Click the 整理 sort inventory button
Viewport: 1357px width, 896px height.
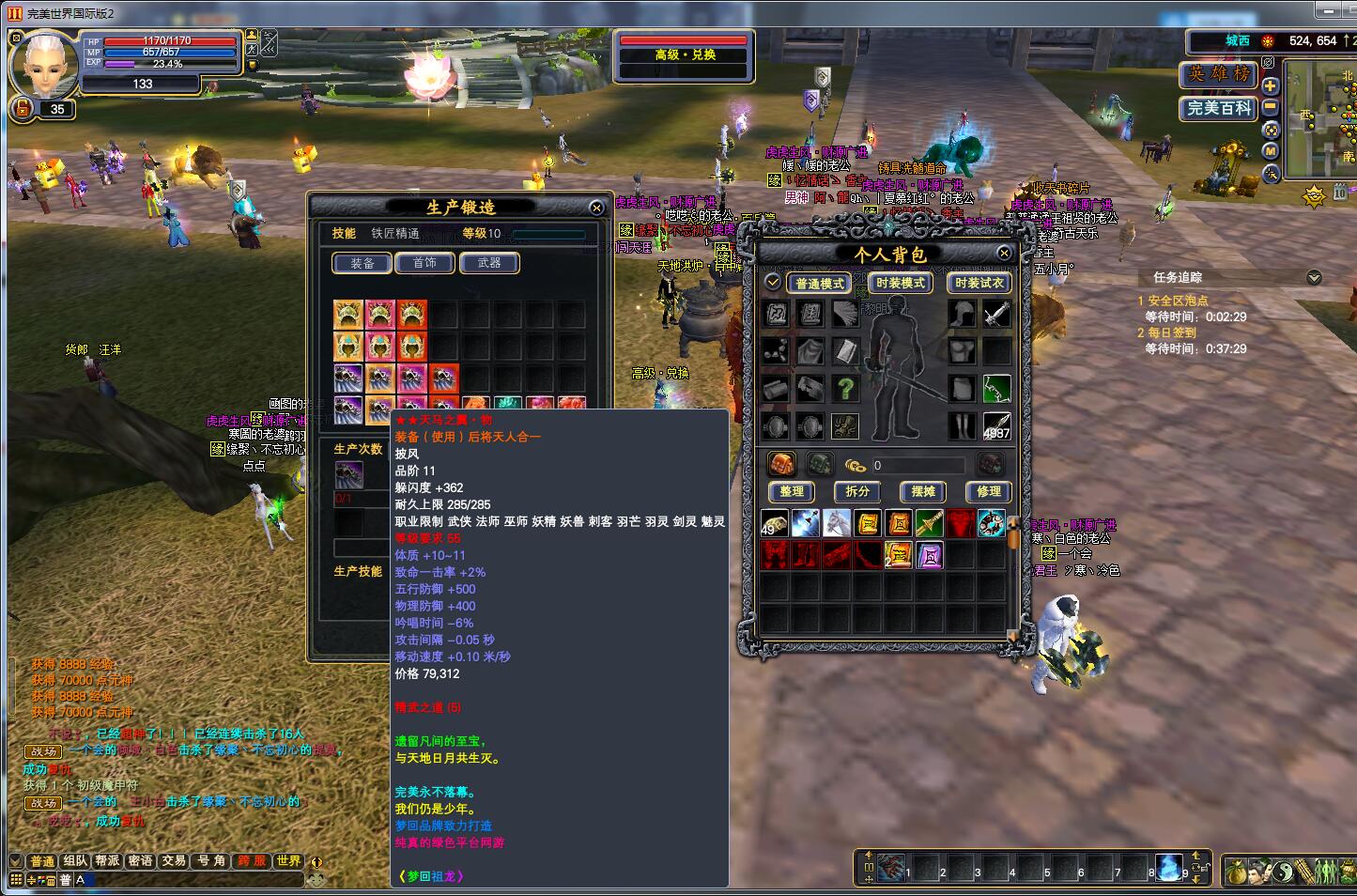point(791,491)
